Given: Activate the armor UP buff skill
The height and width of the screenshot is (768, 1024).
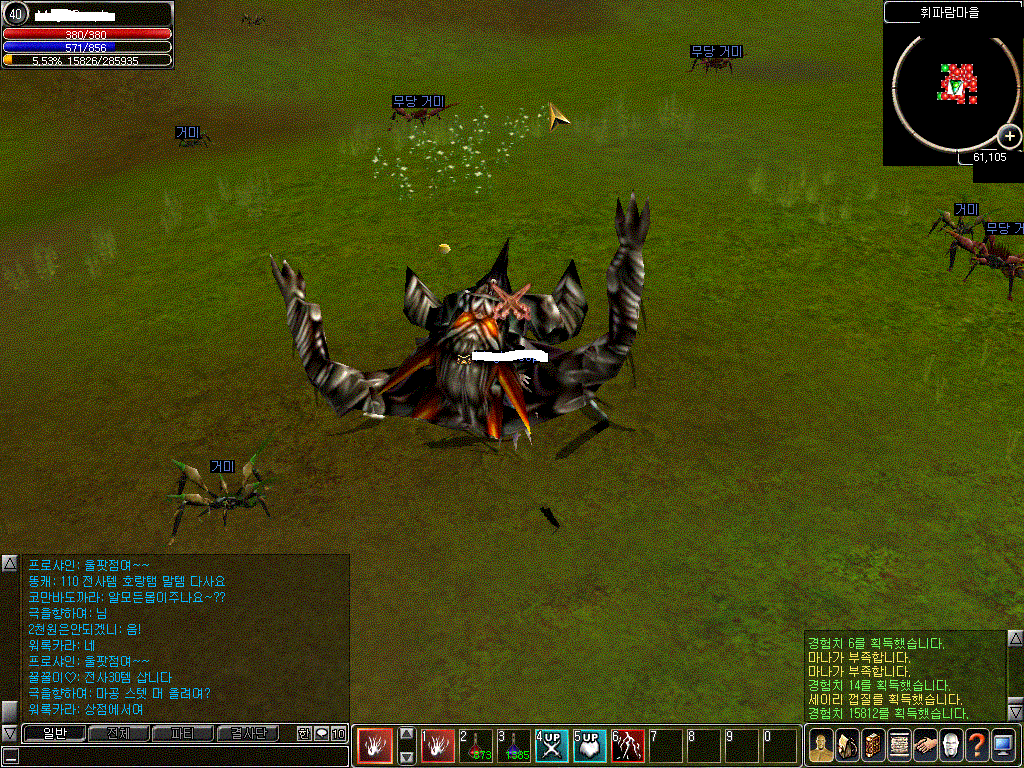Looking at the screenshot, I should (589, 746).
